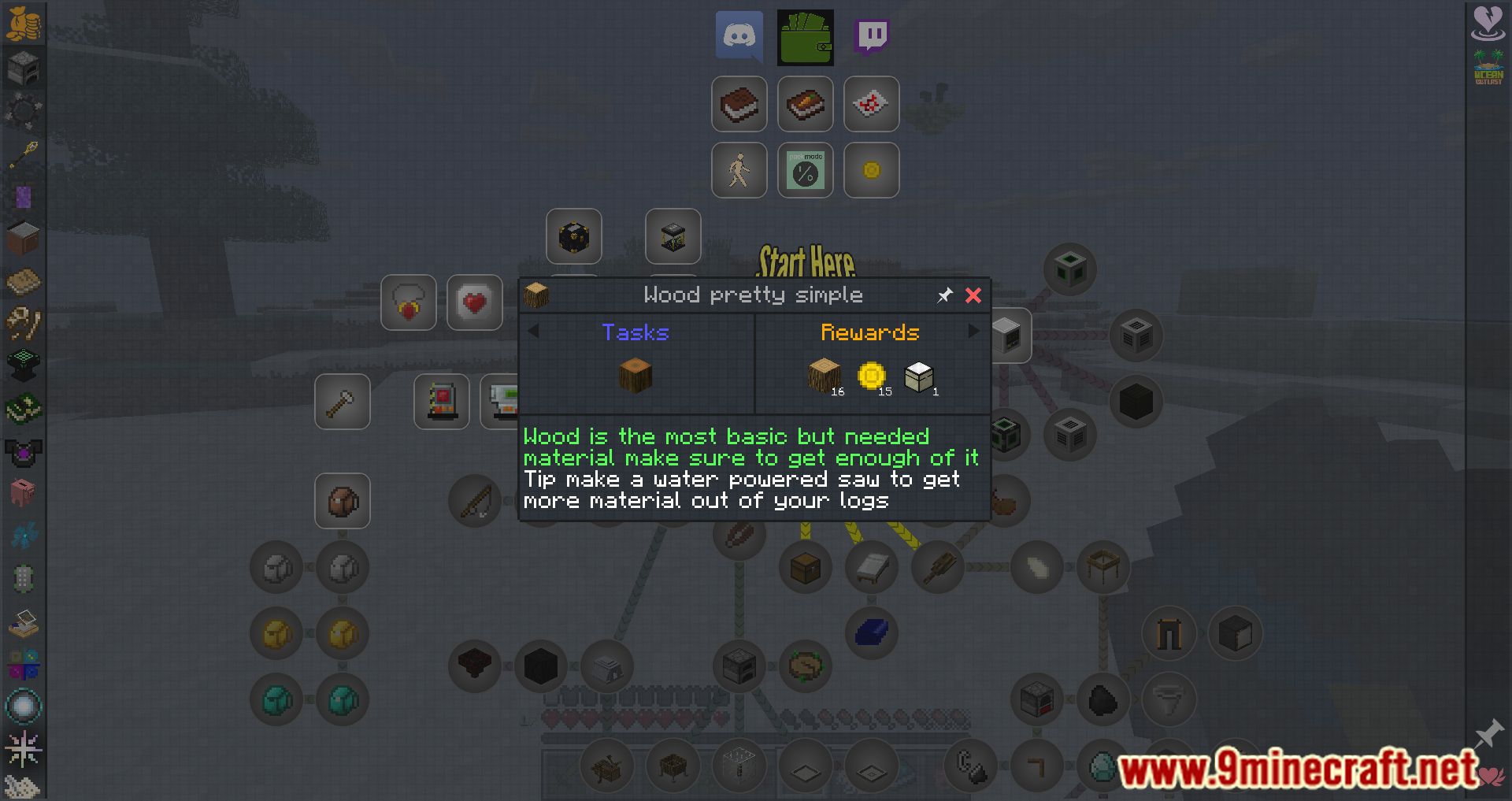Click the right arrow beside the Rewards panel
This screenshot has height=801, width=1512.
[x=976, y=332]
